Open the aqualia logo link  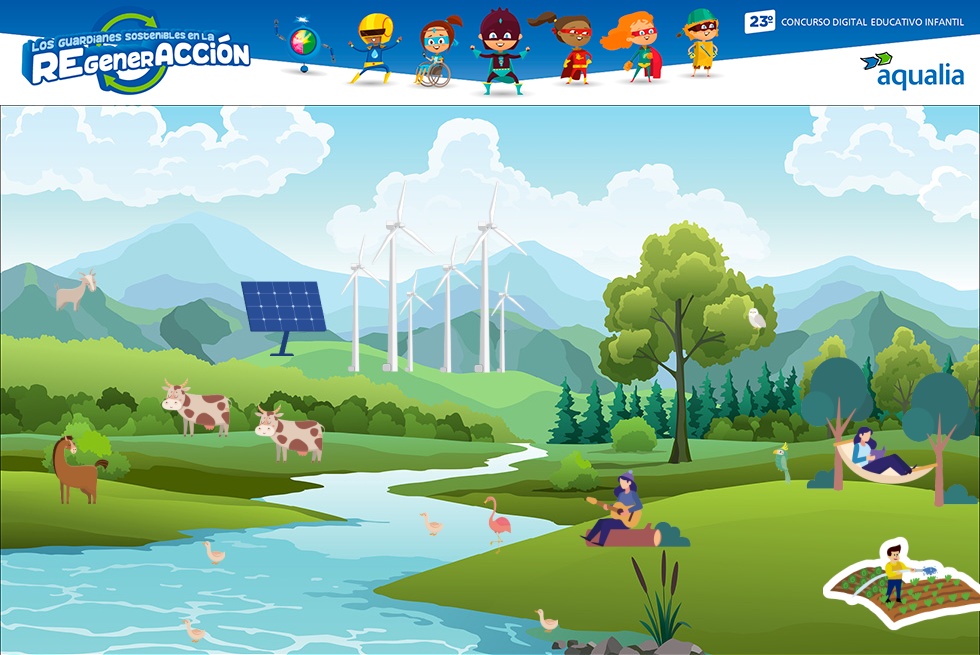[x=912, y=70]
